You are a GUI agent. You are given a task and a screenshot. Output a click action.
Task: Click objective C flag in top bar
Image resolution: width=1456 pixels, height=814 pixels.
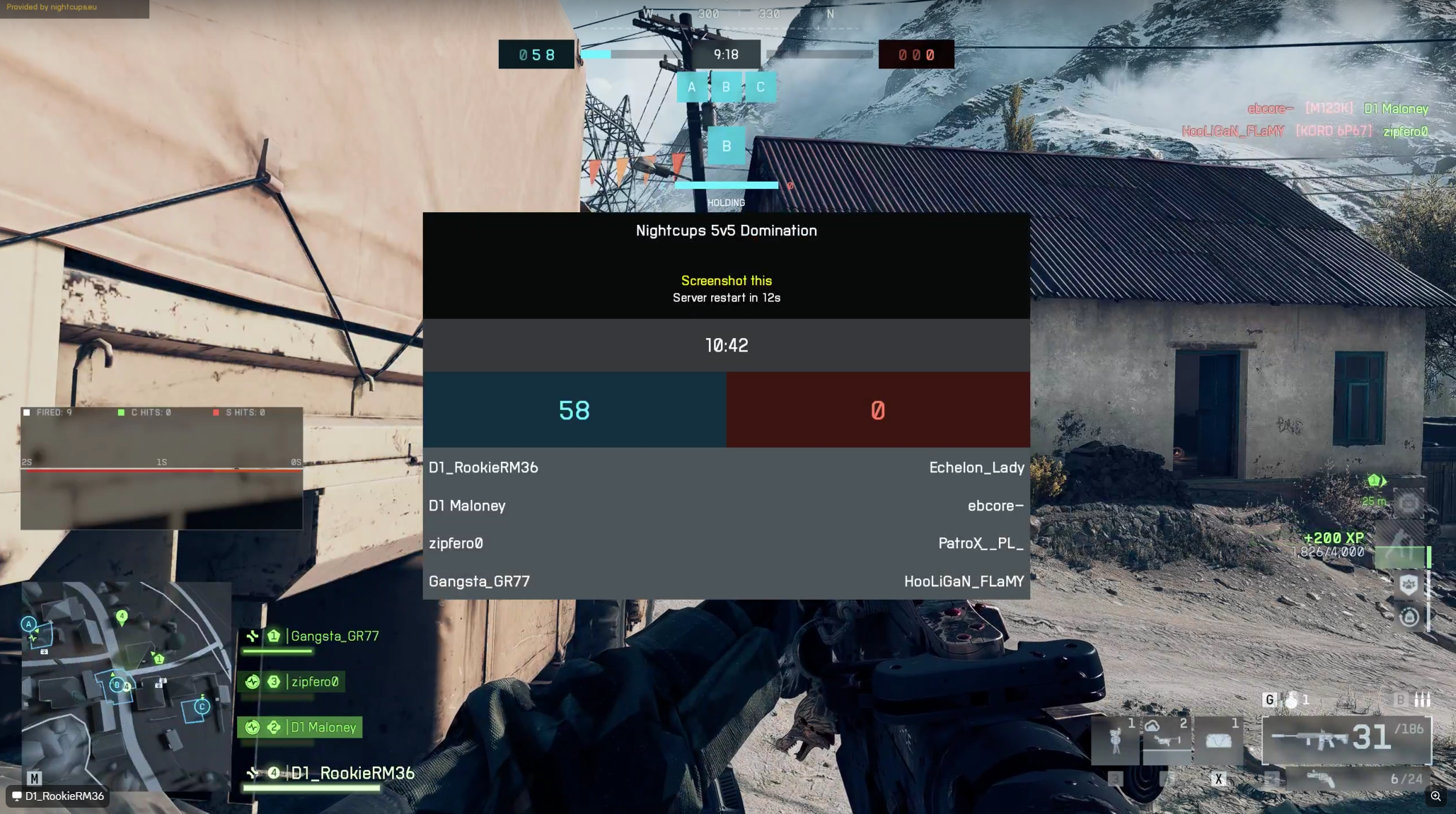(x=761, y=88)
